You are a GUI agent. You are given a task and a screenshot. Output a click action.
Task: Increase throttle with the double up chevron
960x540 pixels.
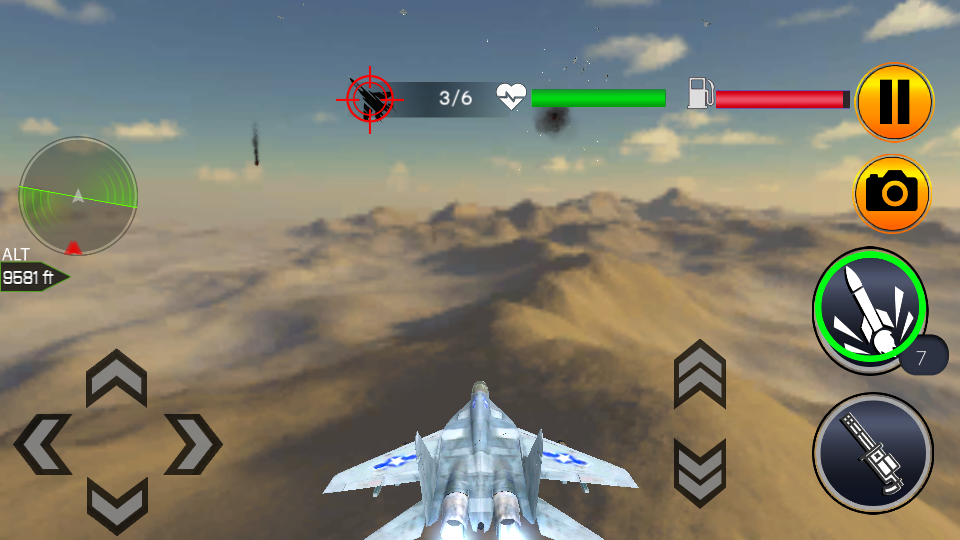tap(700, 374)
